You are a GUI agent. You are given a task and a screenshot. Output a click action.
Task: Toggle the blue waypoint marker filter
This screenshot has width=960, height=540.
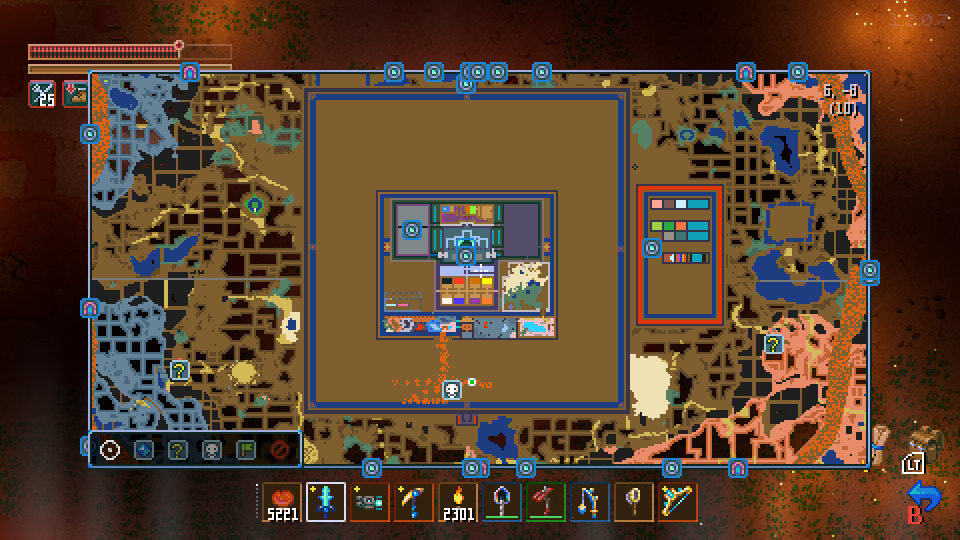144,450
